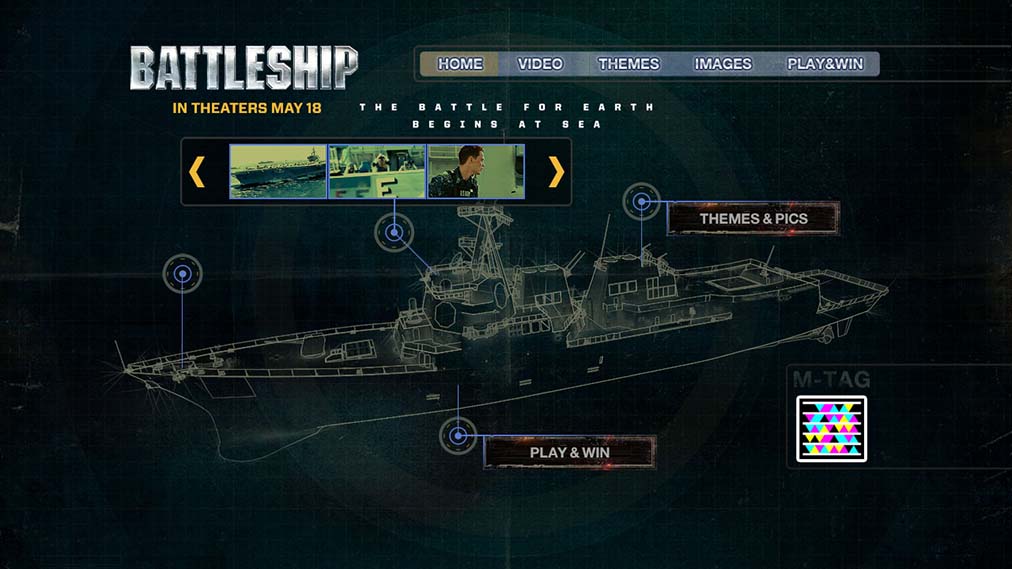The image size is (1012, 569).
Task: Click the BATTLESHIP logo
Action: pos(243,69)
